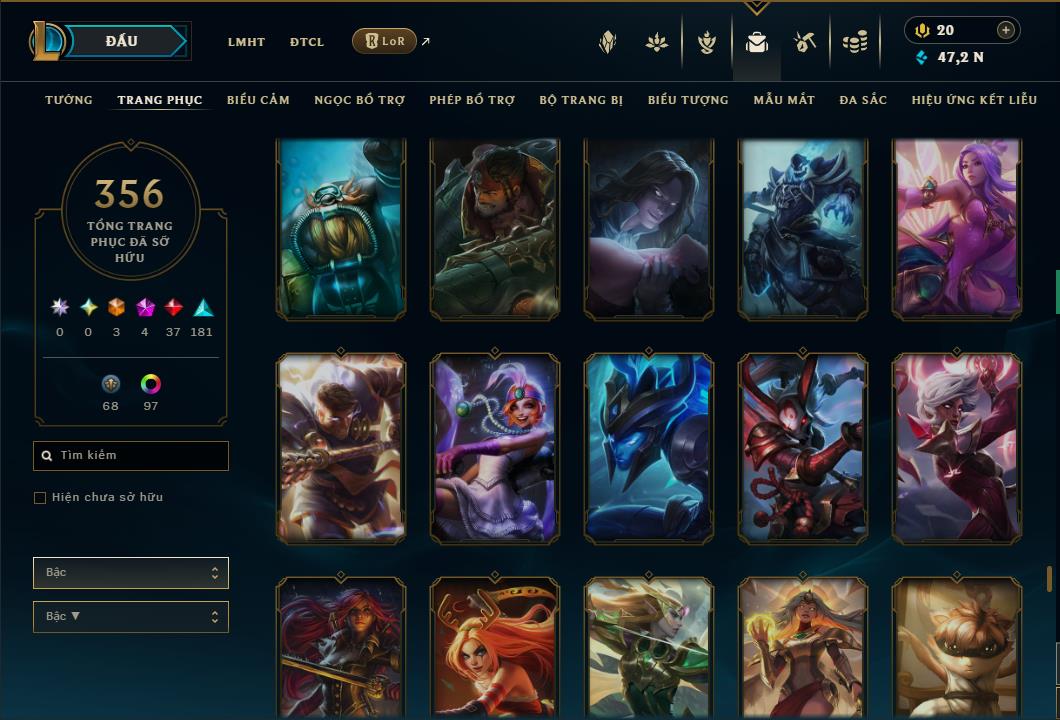
Task: Open the coin stack store icon
Action: [x=854, y=42]
